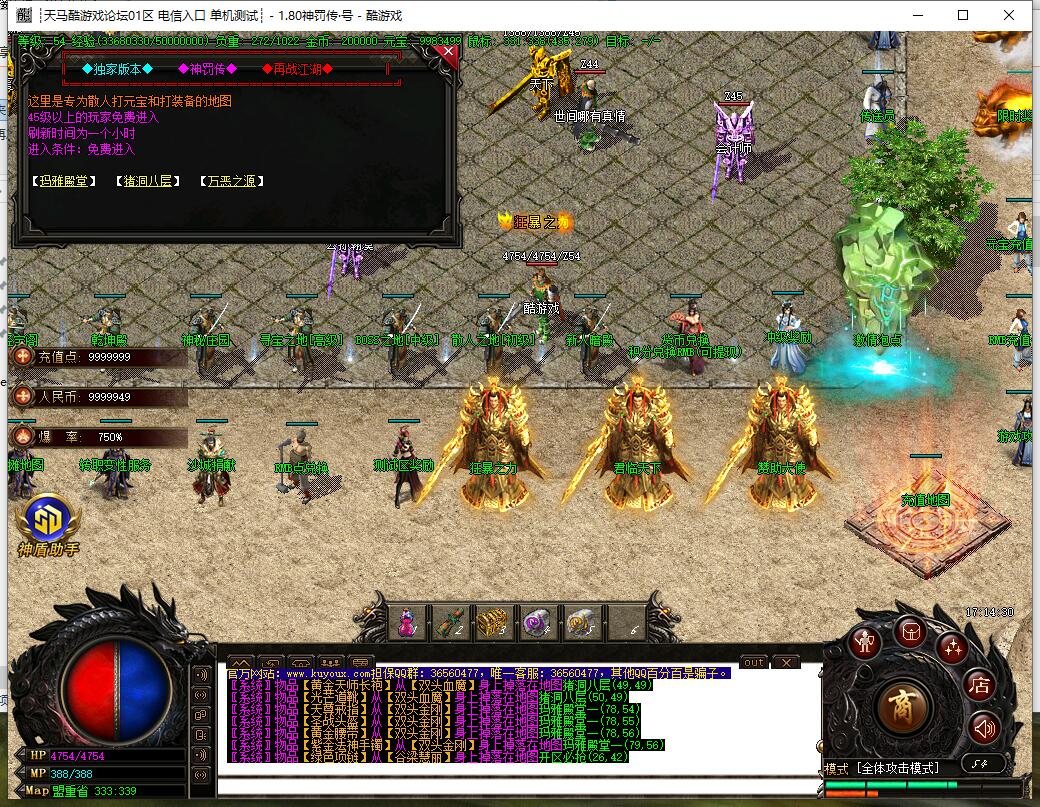Choose the 猪洞八层 map link
Viewport: 1040px width, 807px height.
(147, 181)
